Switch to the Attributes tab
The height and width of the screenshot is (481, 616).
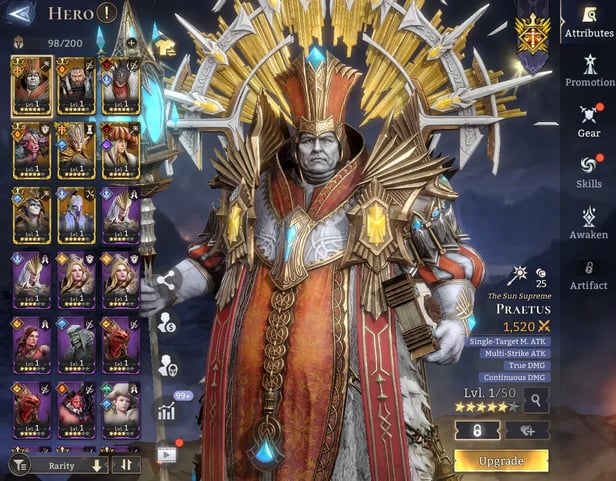(x=589, y=24)
